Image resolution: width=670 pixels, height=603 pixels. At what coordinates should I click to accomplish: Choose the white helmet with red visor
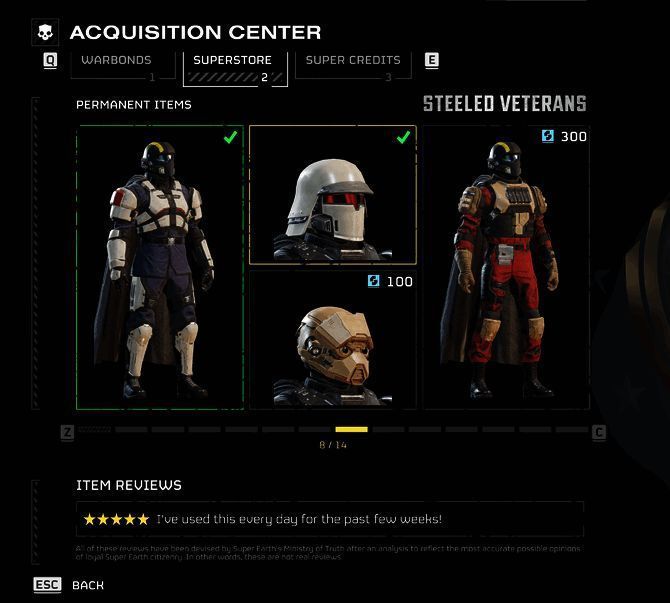pyautogui.click(x=332, y=195)
